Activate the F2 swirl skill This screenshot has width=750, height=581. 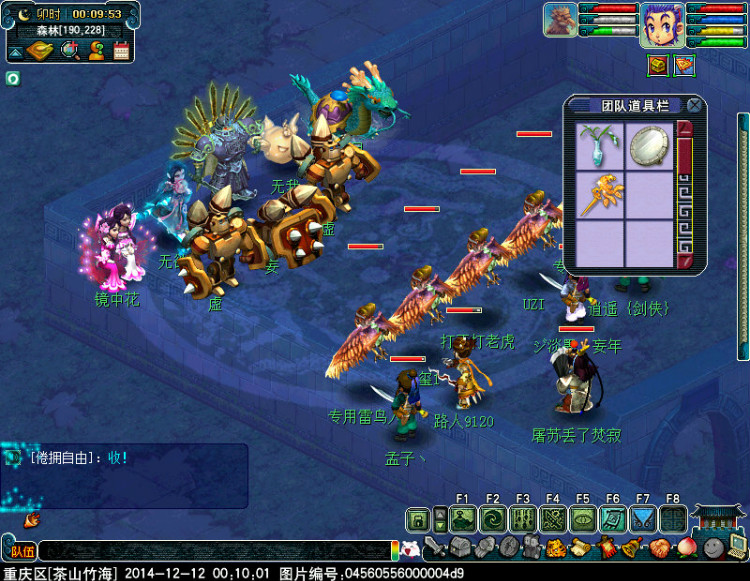[x=492, y=519]
